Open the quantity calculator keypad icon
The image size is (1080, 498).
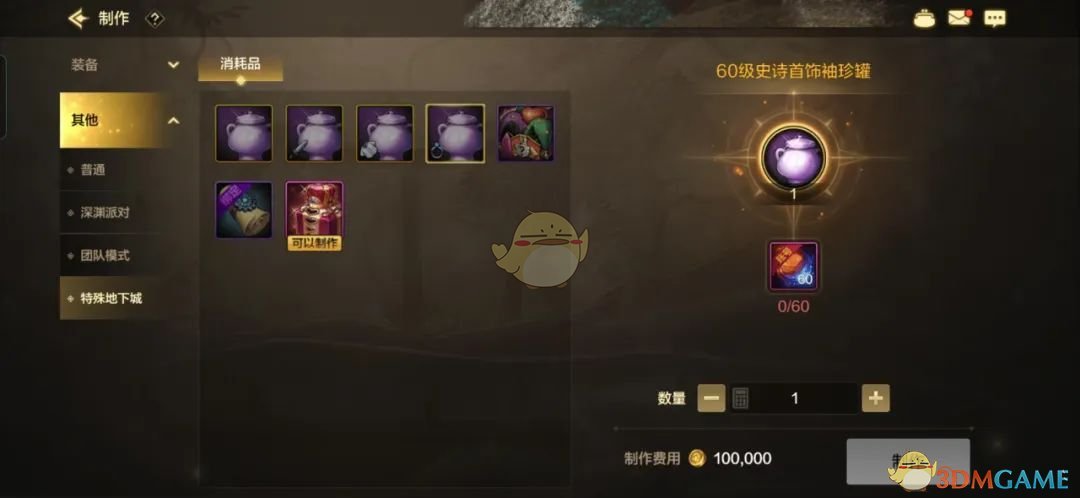click(x=741, y=398)
